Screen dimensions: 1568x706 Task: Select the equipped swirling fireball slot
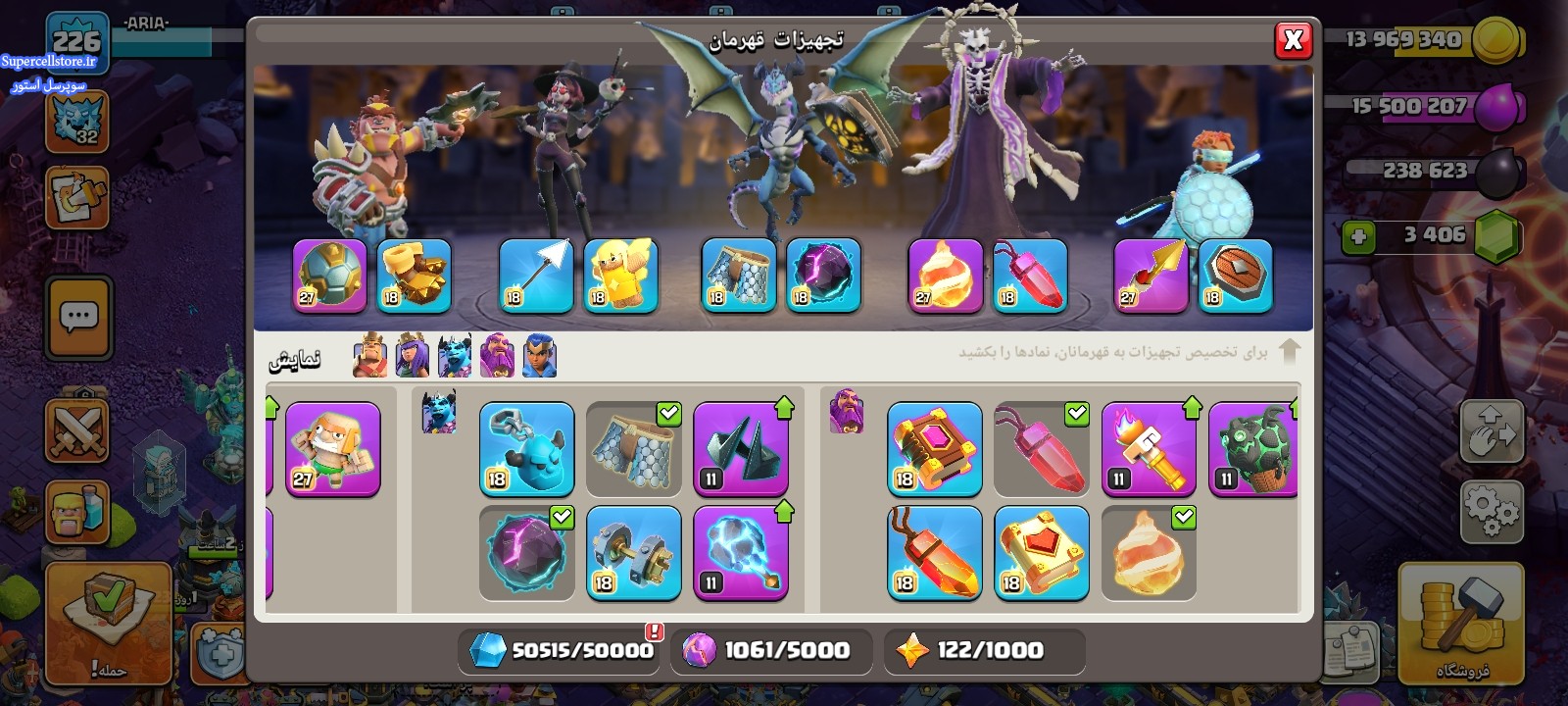tap(945, 277)
